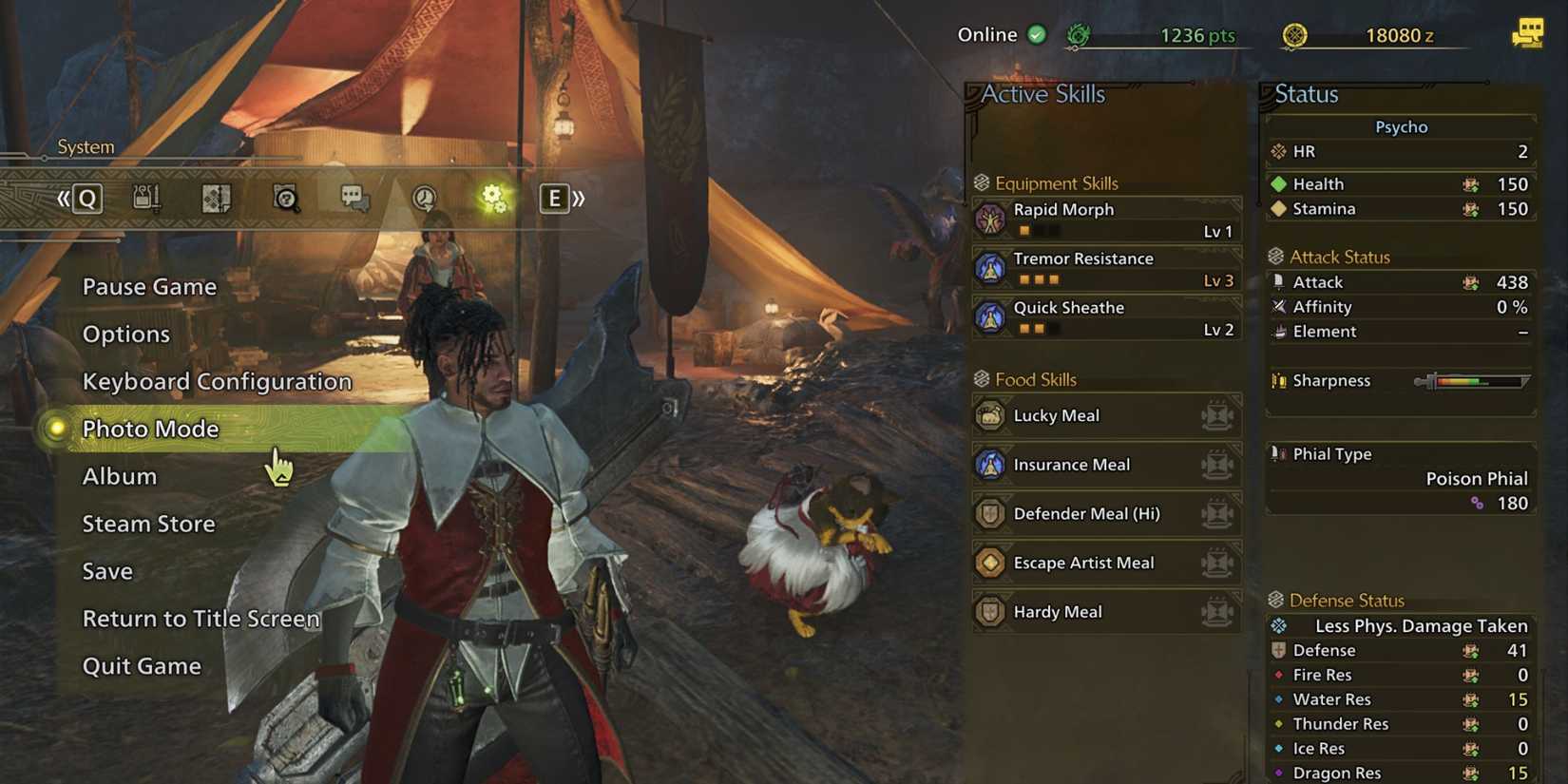Open Photo Mode from the System menu
The width and height of the screenshot is (1568, 784).
pos(150,429)
